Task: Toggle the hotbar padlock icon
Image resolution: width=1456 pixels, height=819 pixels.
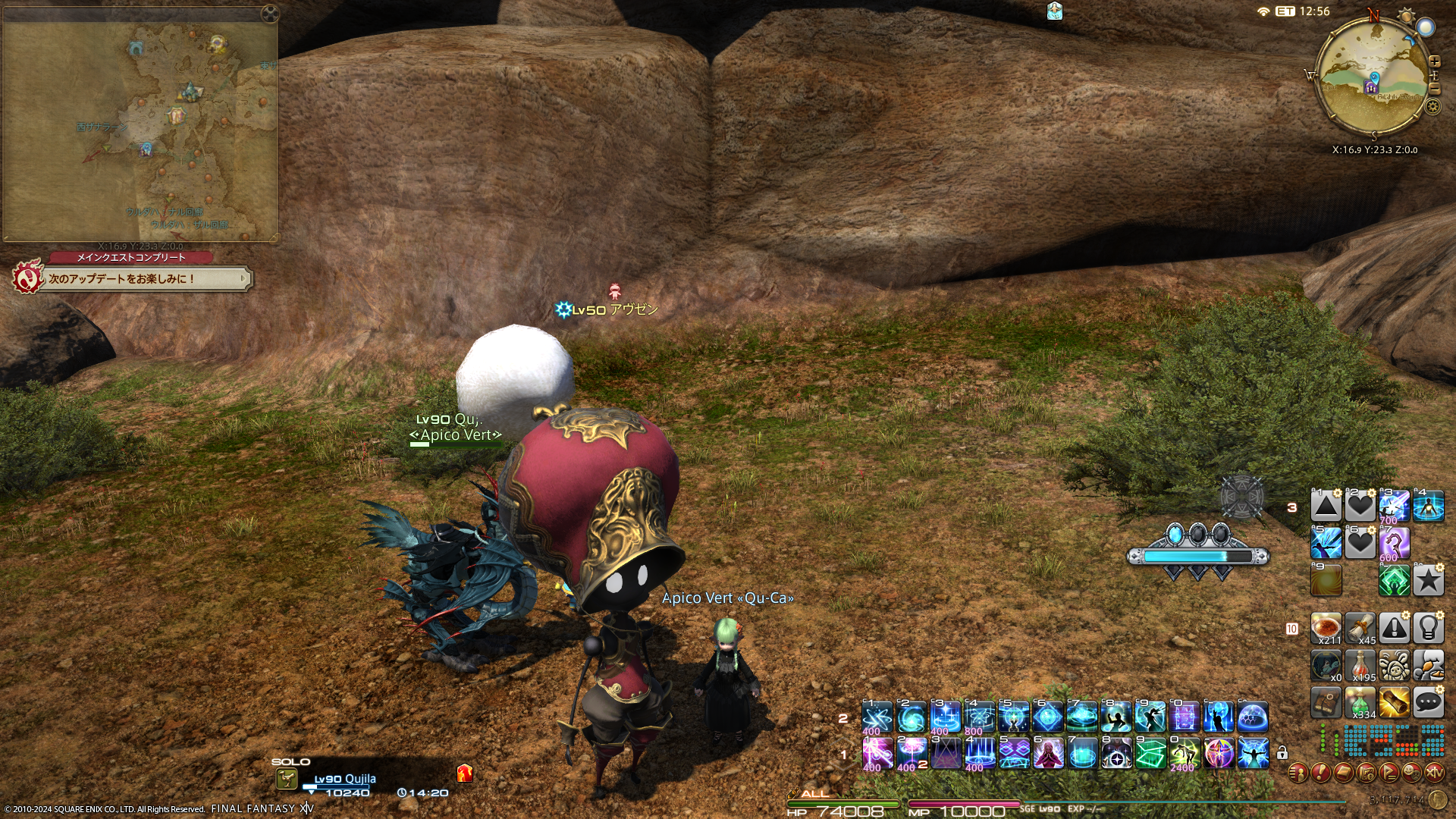Action: tap(1282, 753)
